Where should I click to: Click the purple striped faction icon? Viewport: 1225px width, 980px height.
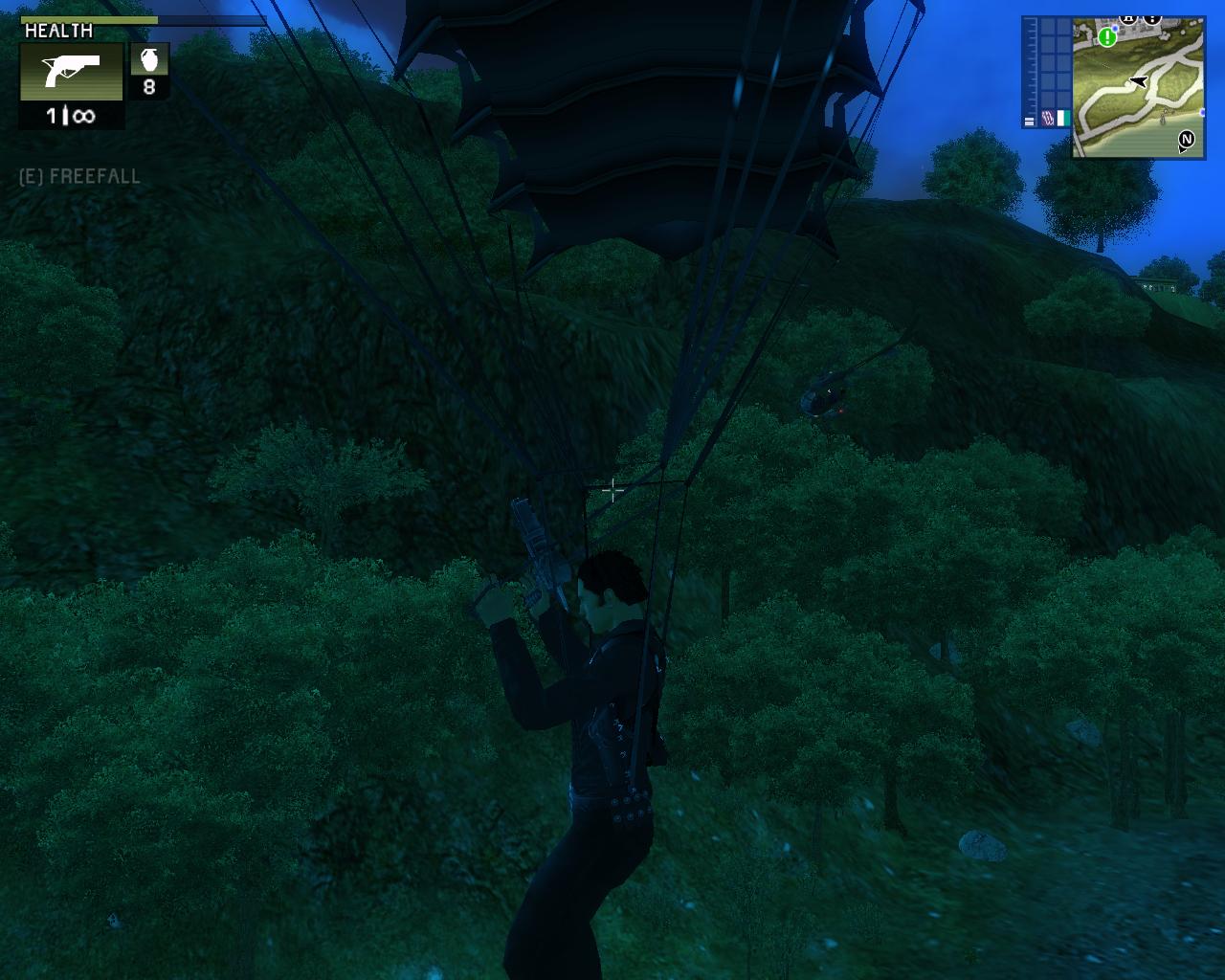pyautogui.click(x=1046, y=118)
